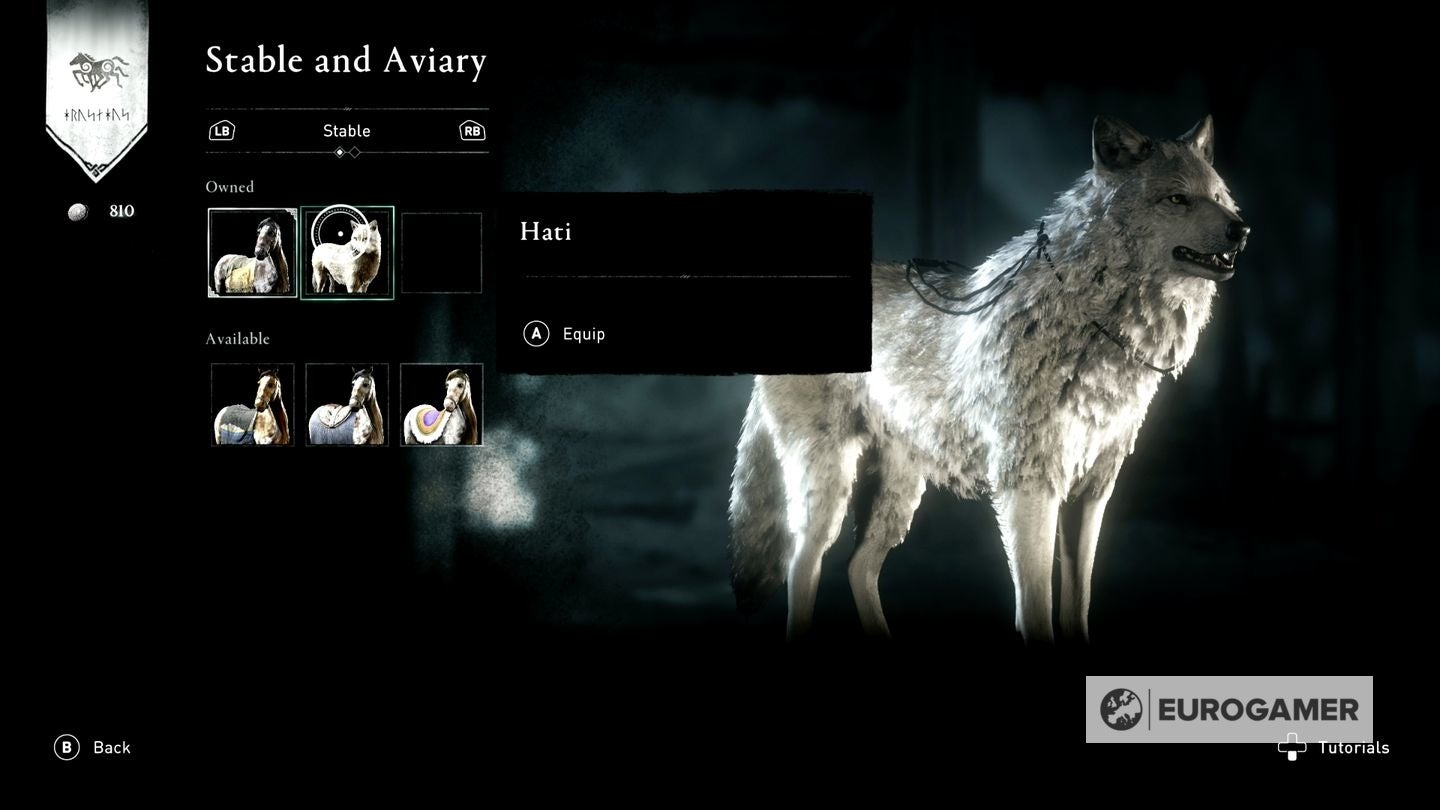
Task: Choose the middle horse under Available
Action: point(347,404)
